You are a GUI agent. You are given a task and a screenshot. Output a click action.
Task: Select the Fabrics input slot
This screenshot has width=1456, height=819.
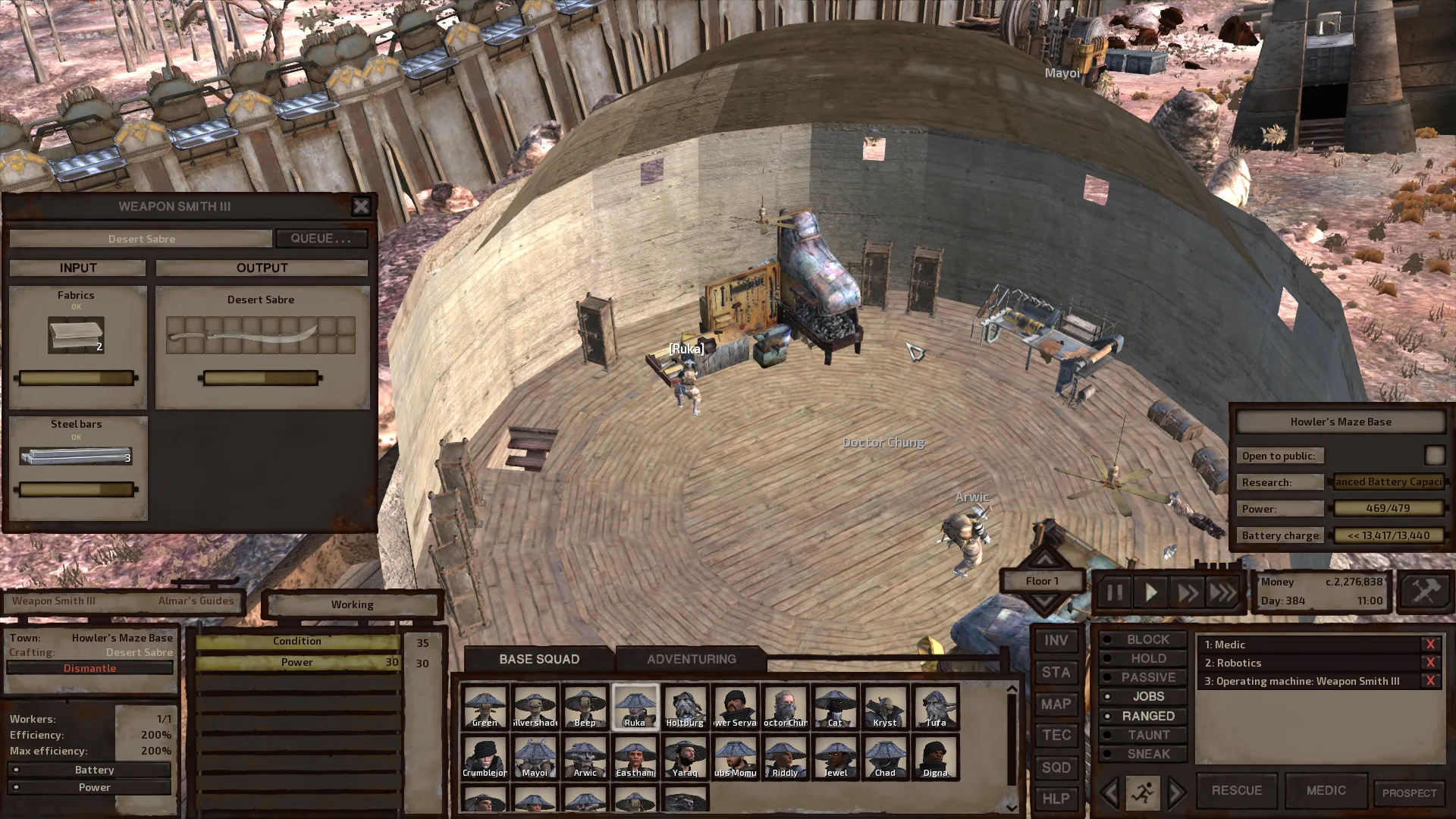(x=76, y=335)
